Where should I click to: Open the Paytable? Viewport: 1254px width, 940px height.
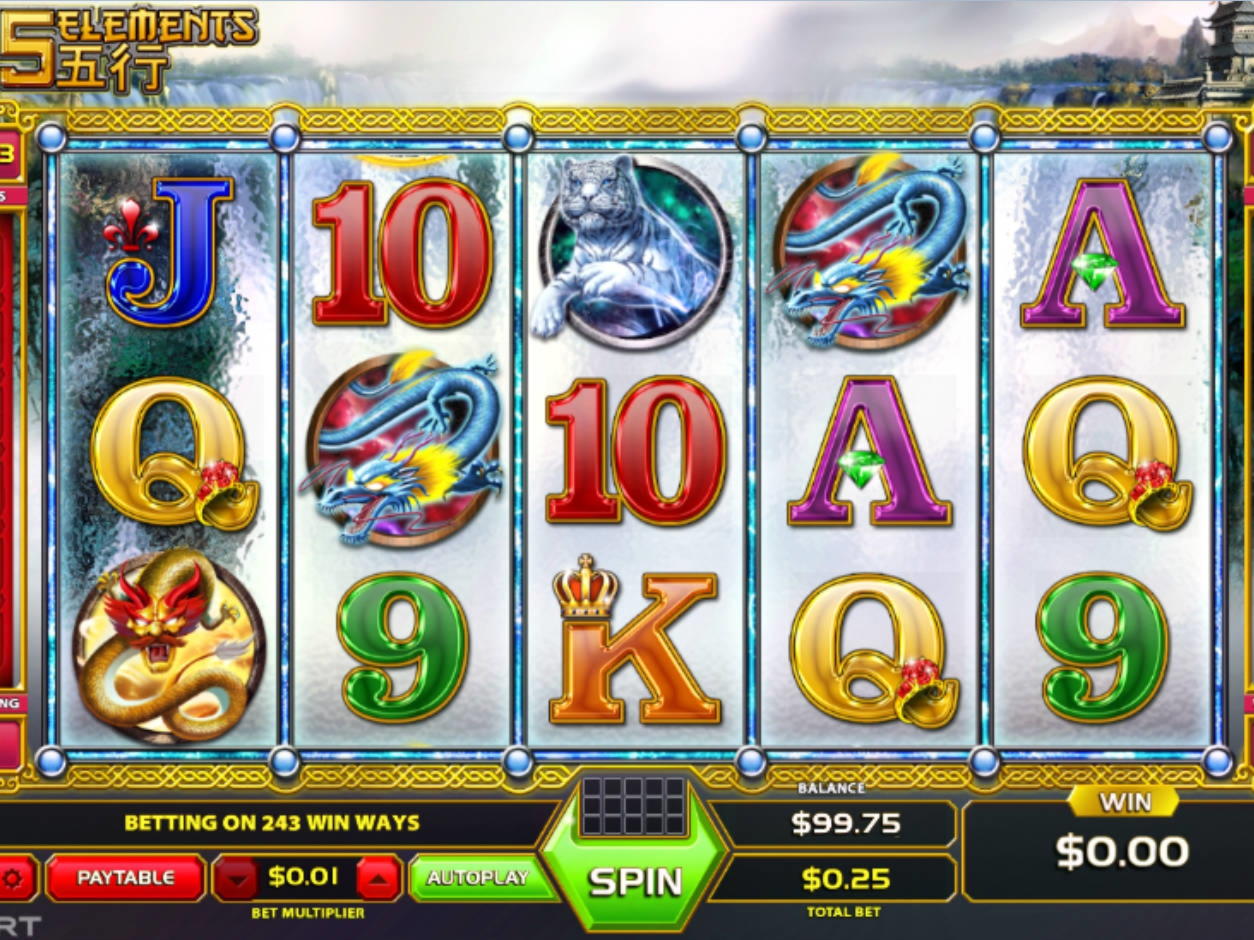[x=125, y=878]
